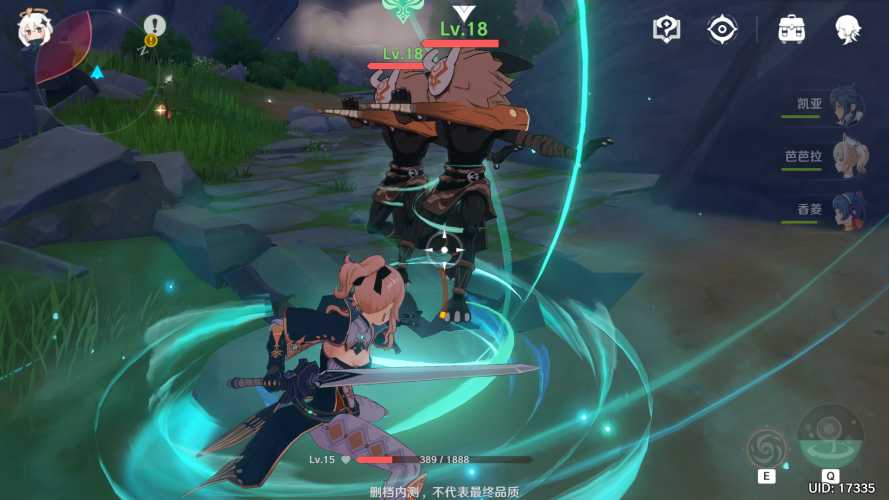Switch to party member 凯亚

848,104
